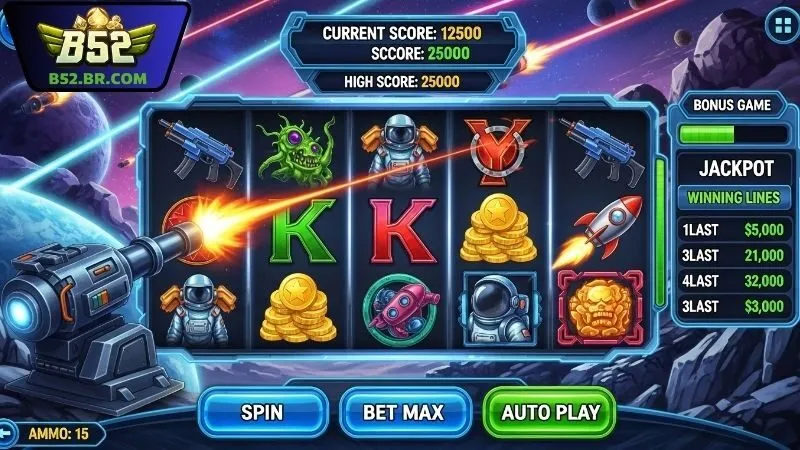Select the 4LAST 32,000 jackpot row
The width and height of the screenshot is (800, 450).
coord(735,282)
